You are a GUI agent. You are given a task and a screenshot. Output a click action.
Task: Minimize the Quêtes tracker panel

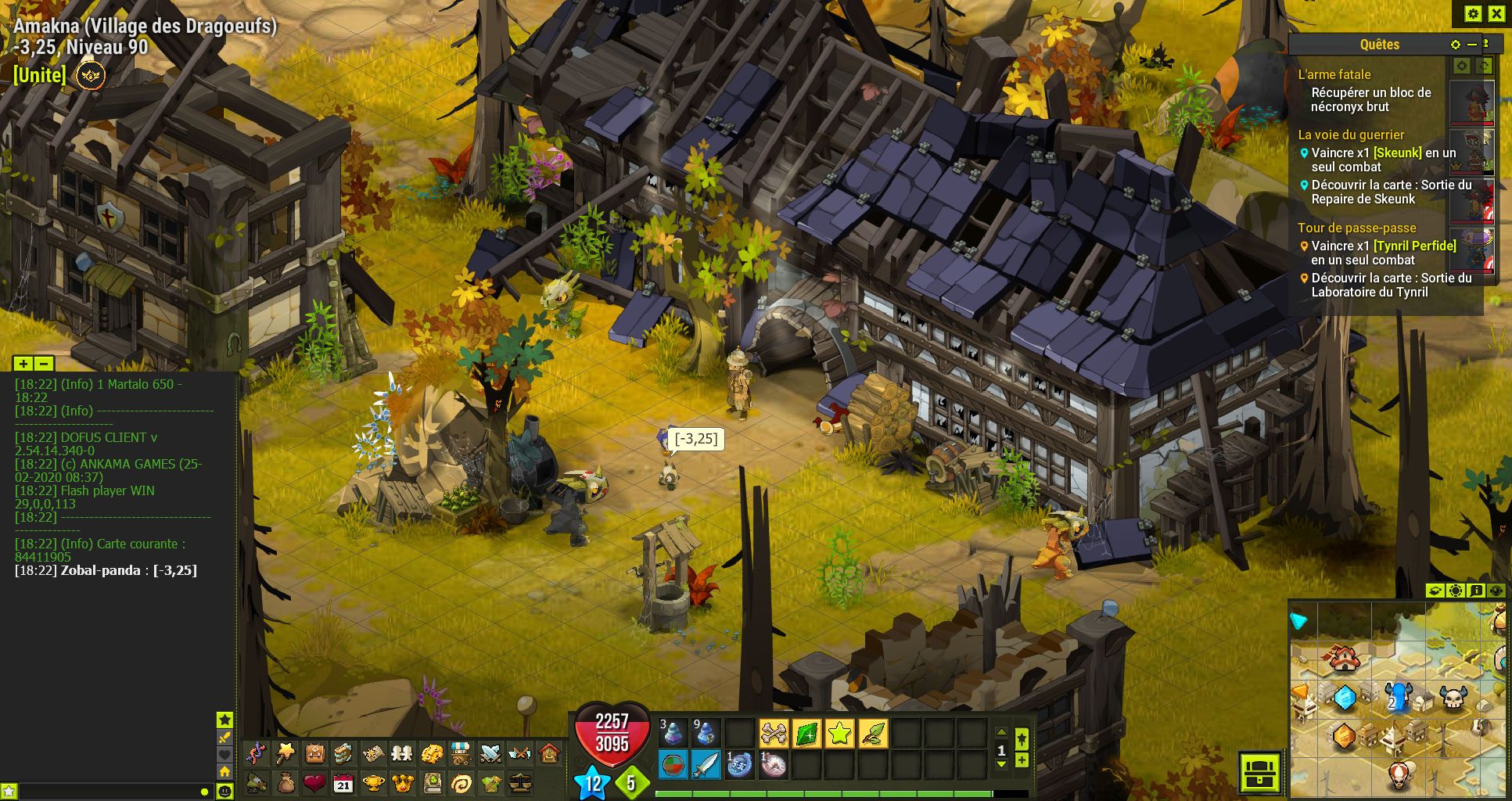click(1471, 45)
